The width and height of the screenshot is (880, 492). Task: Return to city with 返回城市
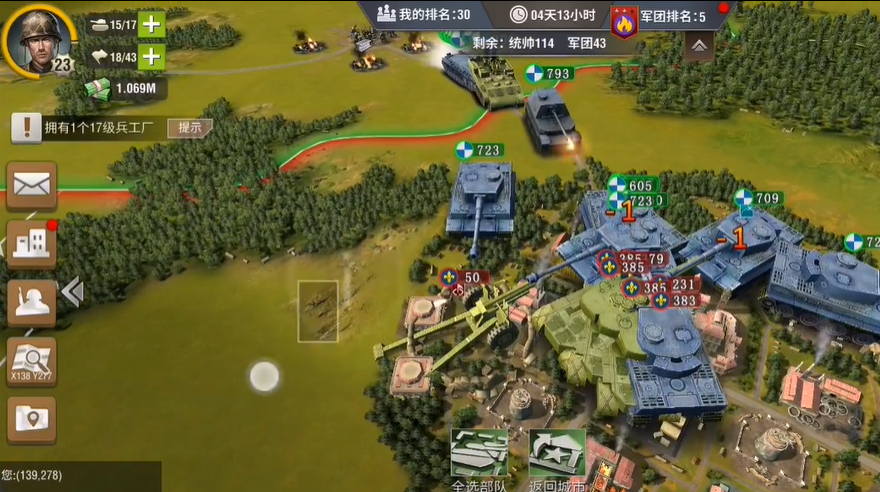pos(557,460)
